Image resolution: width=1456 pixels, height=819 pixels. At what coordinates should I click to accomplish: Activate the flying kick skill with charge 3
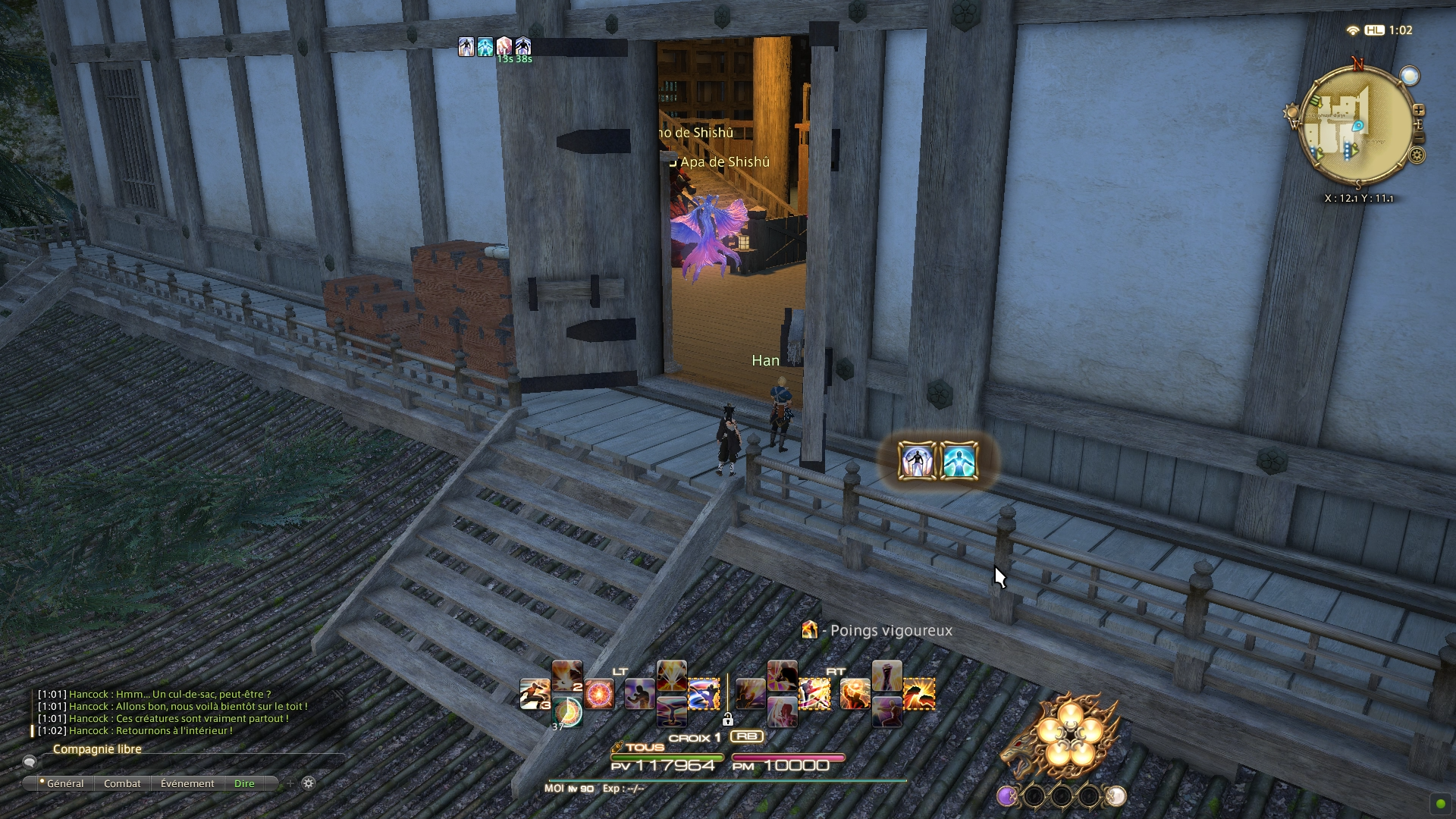click(535, 695)
